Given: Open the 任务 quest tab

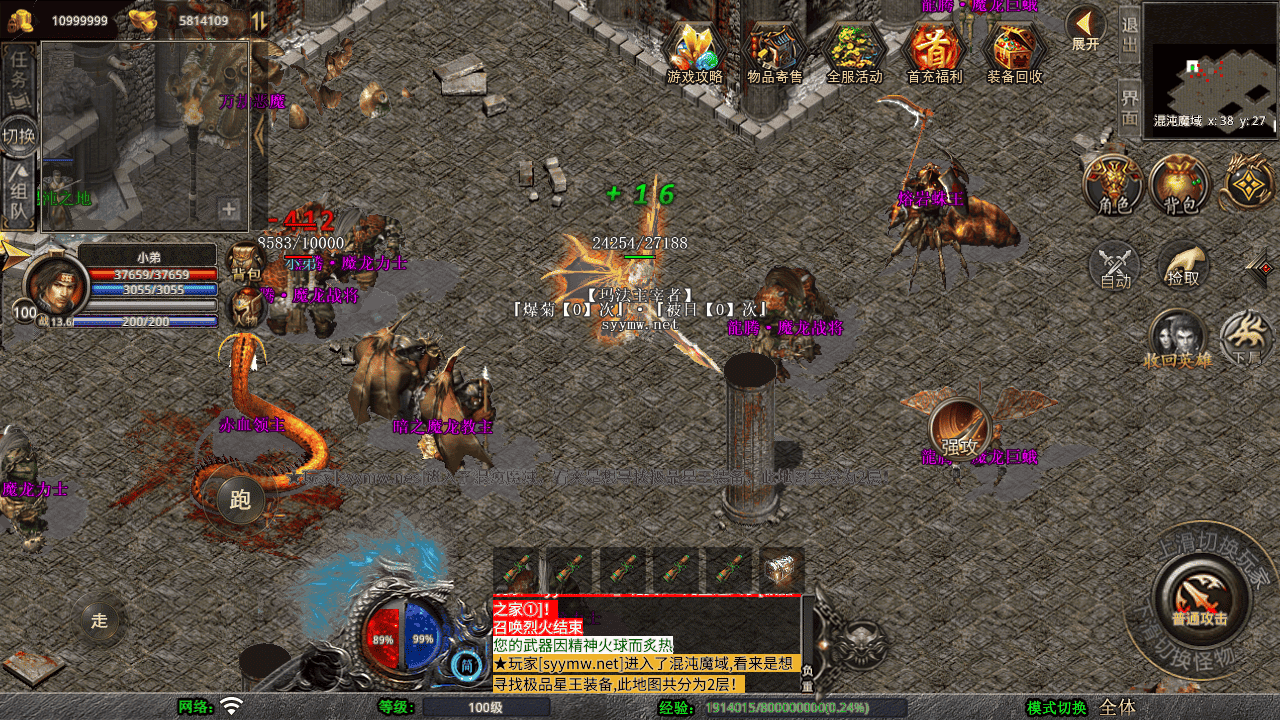Looking at the screenshot, I should tap(19, 70).
